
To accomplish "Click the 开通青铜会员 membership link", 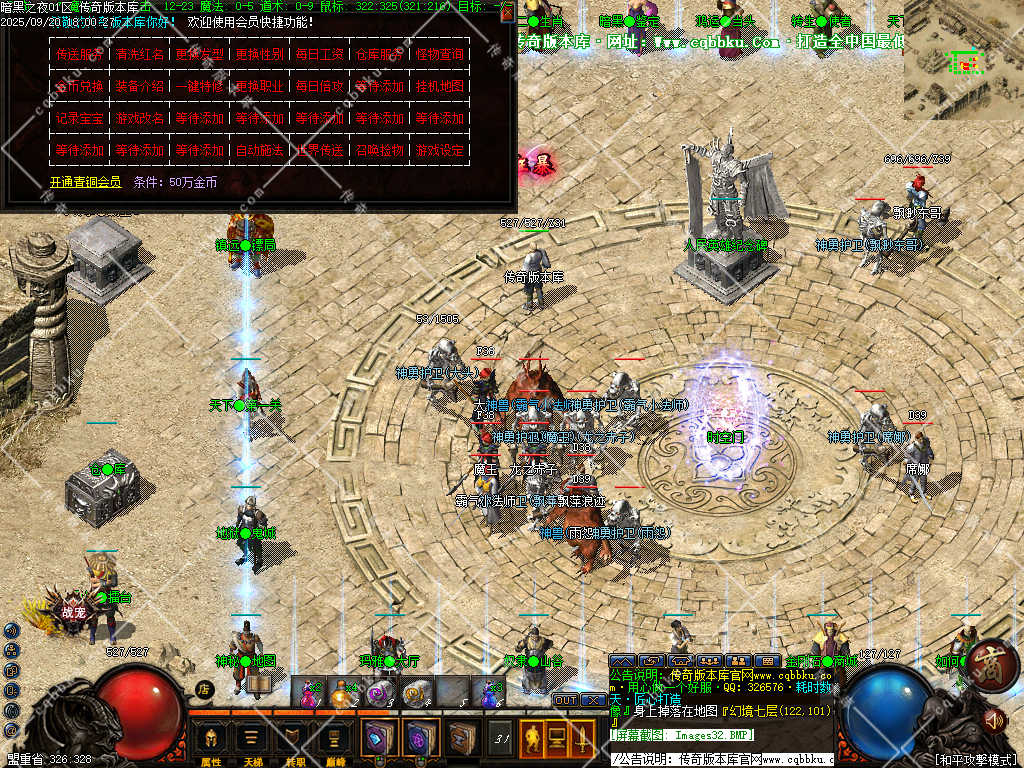I will coord(85,182).
